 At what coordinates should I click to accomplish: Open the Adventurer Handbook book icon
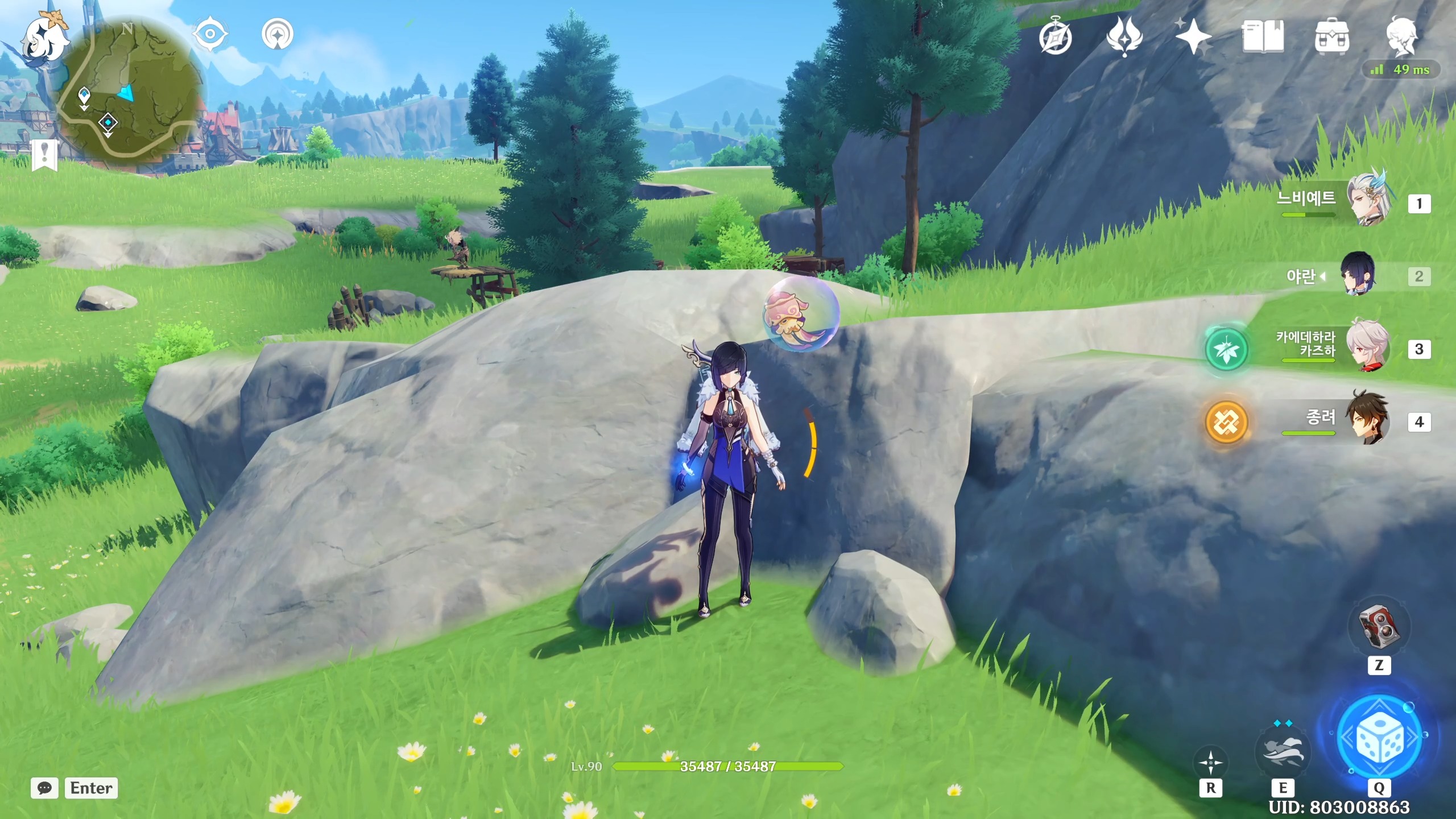[x=1263, y=38]
